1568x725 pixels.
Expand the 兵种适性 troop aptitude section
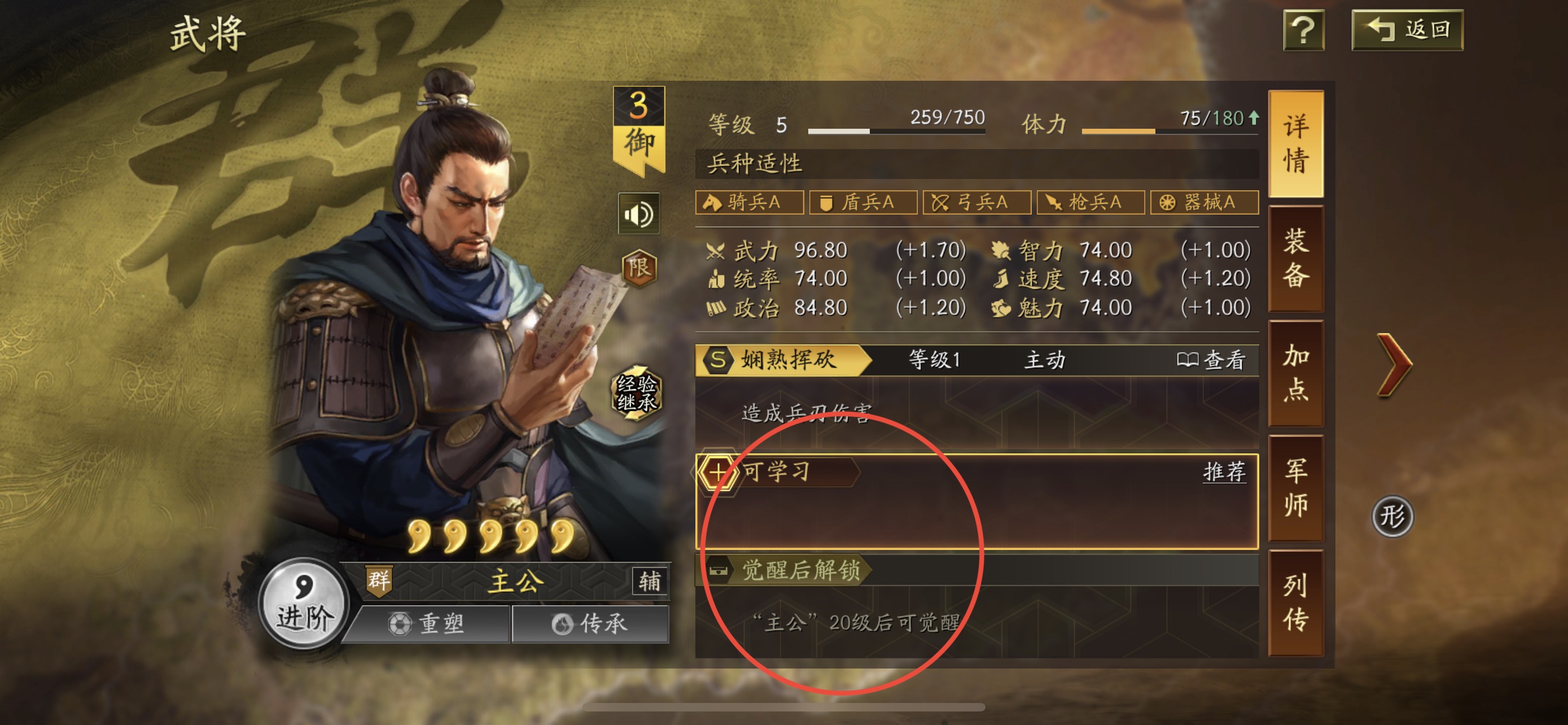pos(755,163)
